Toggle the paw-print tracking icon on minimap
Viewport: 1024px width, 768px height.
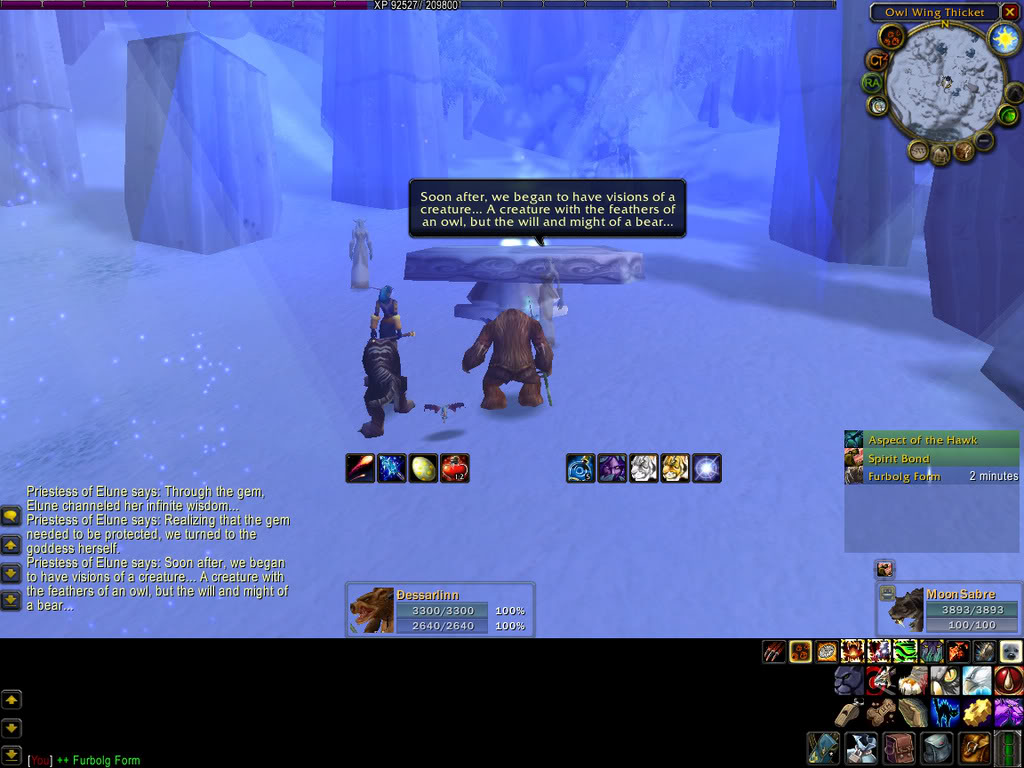coord(891,38)
